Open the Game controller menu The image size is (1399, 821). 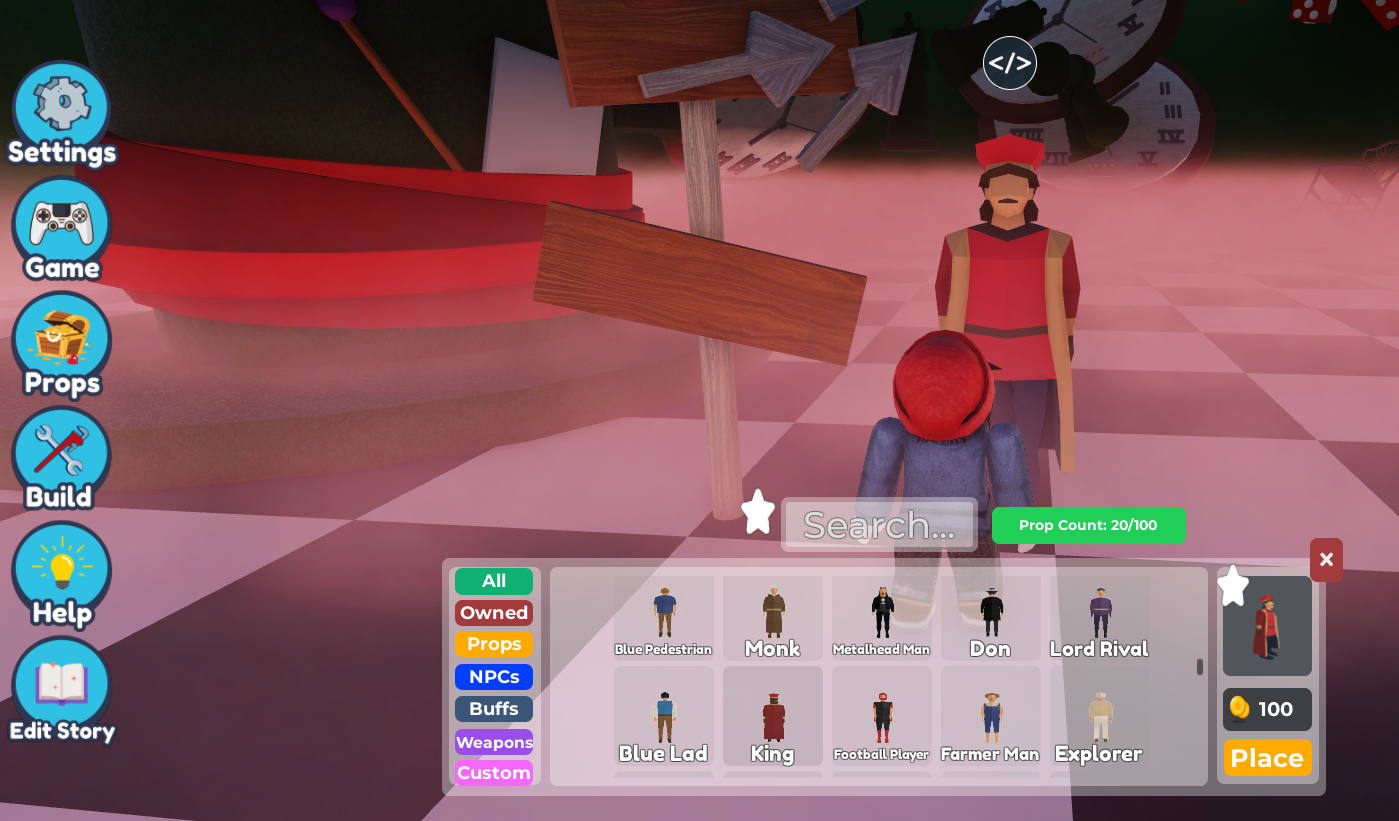coord(61,228)
